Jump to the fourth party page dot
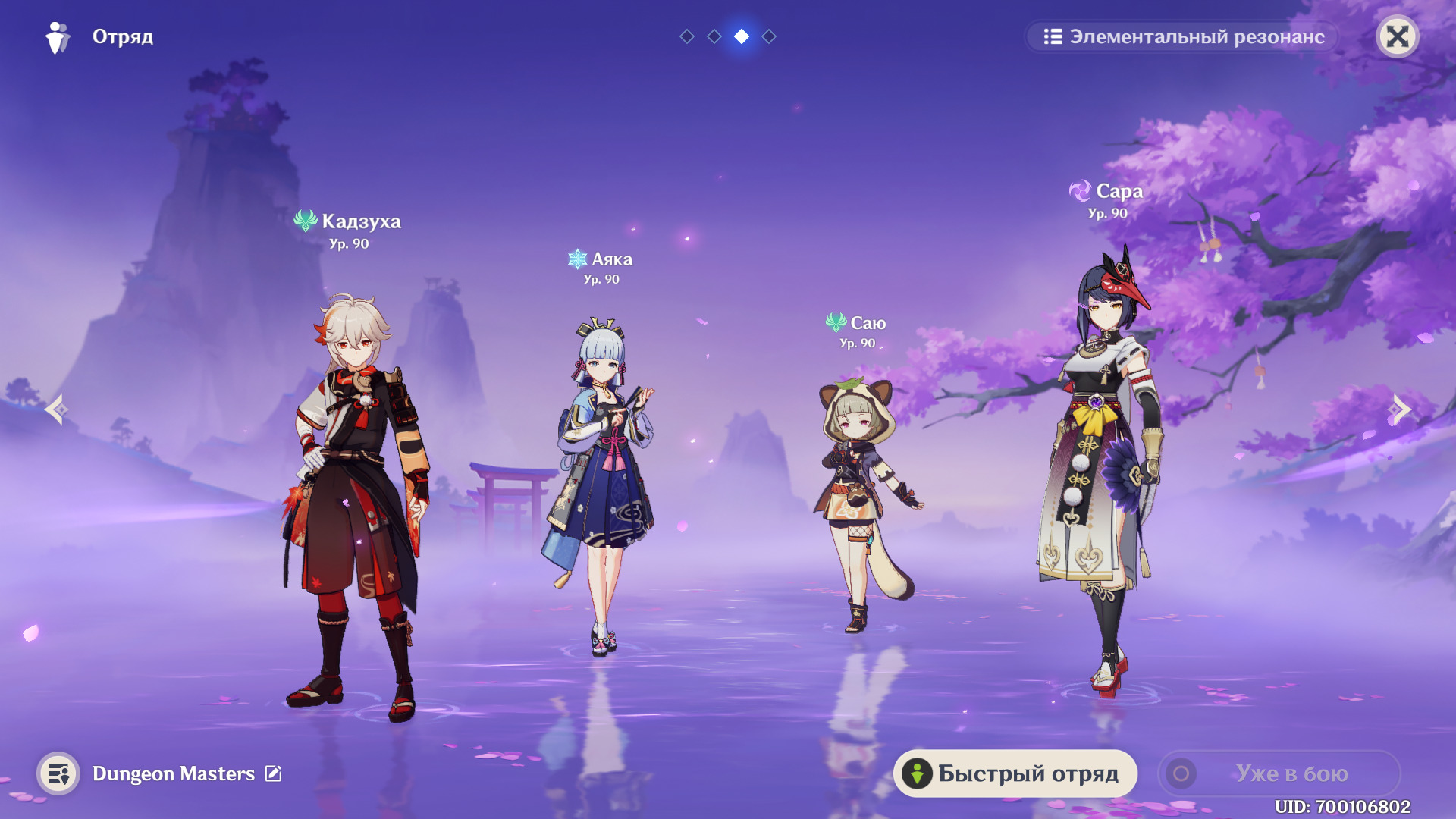The width and height of the screenshot is (1456, 819). click(769, 36)
